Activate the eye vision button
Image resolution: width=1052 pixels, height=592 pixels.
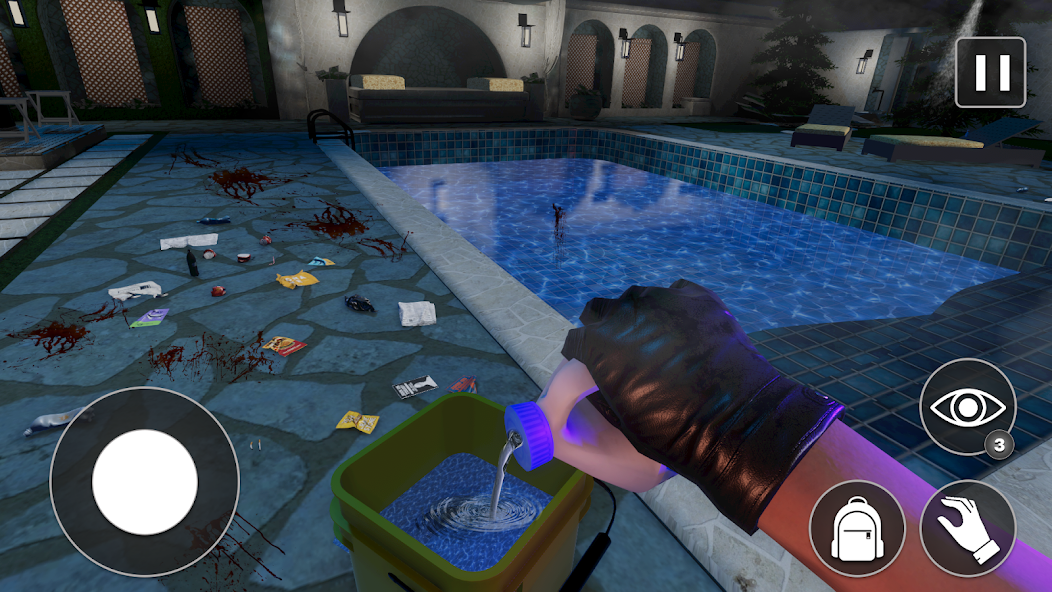[x=967, y=407]
